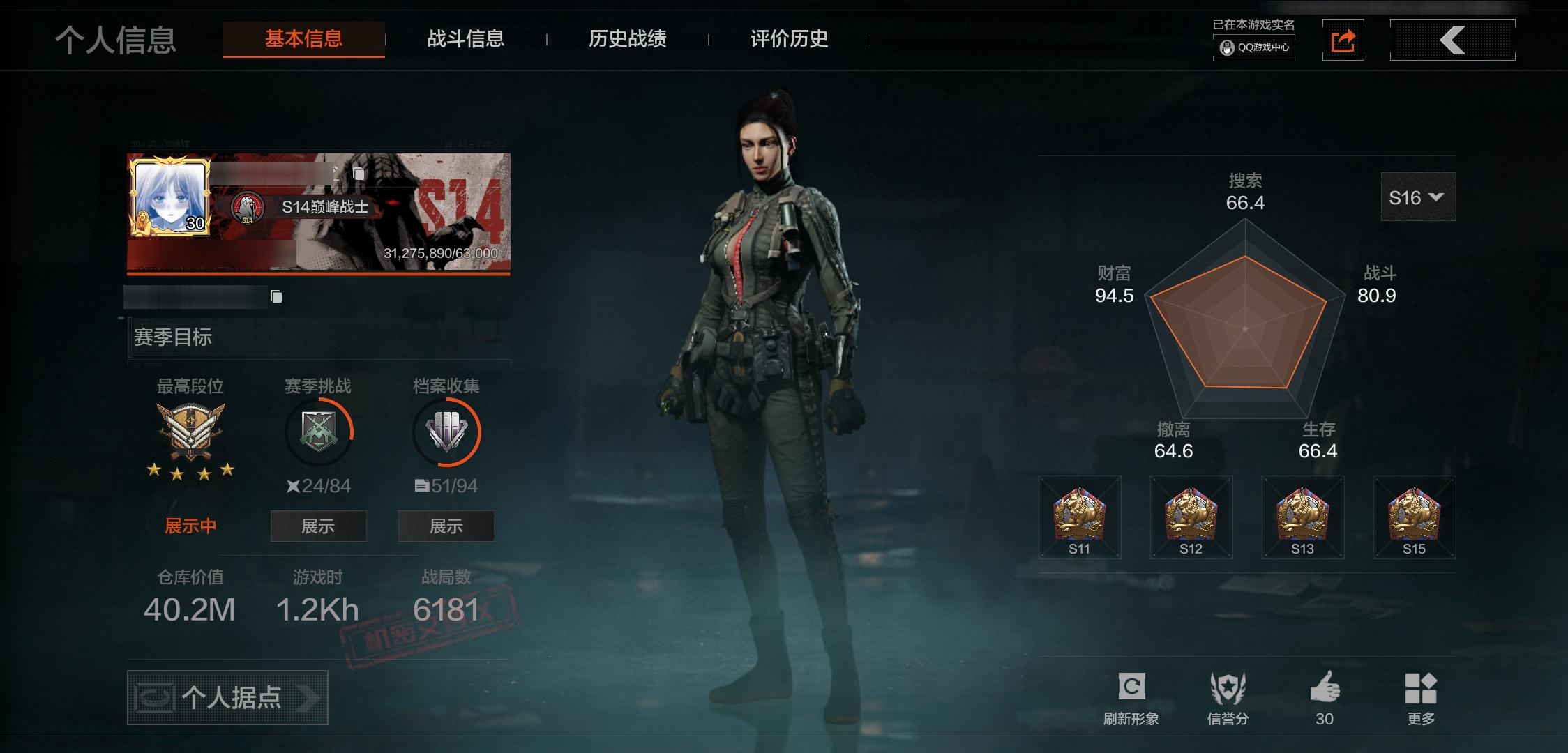Open the QQ游戏中心 badge
Image resolution: width=1568 pixels, height=753 pixels.
[x=1254, y=47]
